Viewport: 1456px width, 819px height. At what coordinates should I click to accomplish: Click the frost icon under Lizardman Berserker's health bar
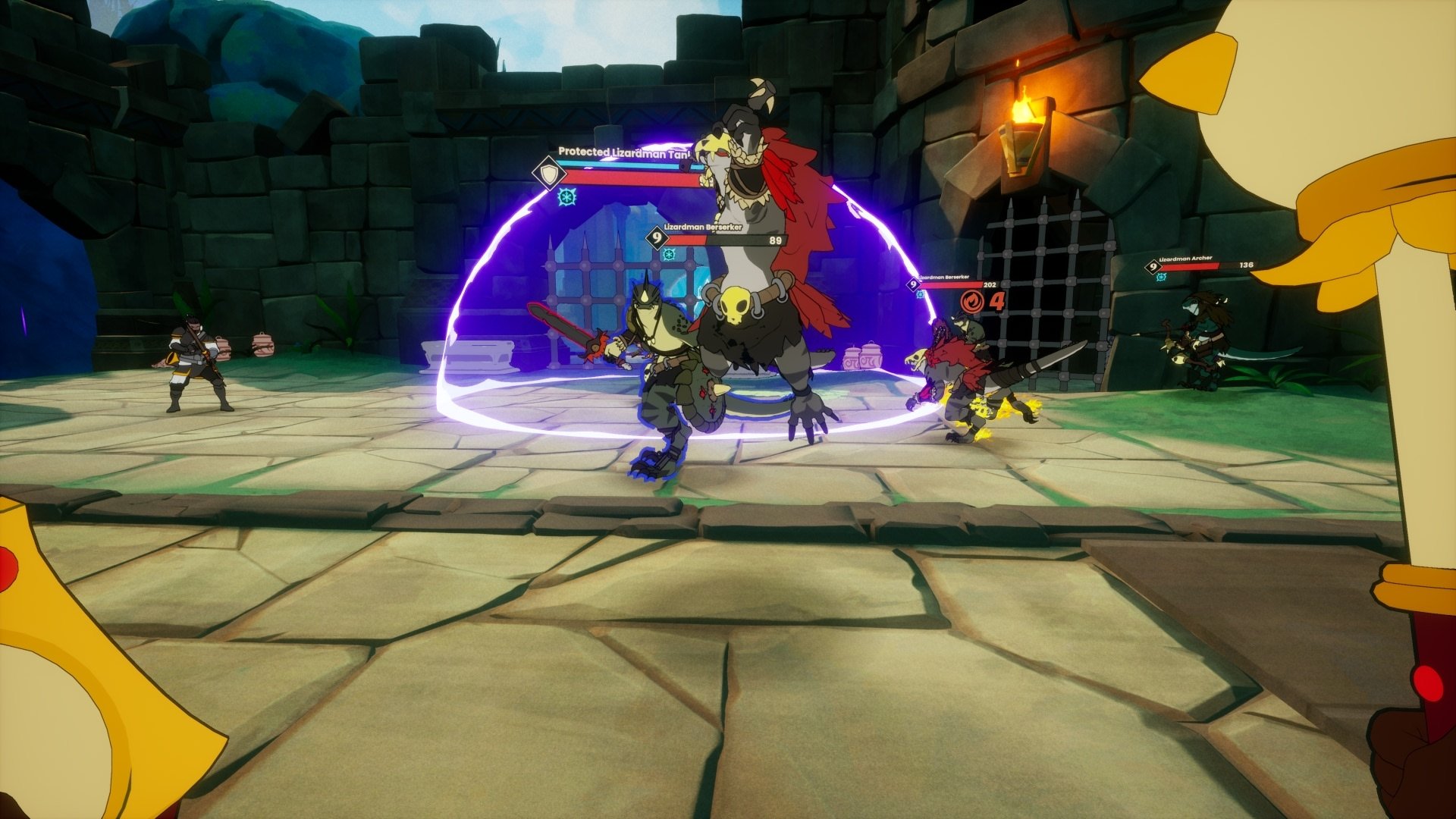point(668,256)
